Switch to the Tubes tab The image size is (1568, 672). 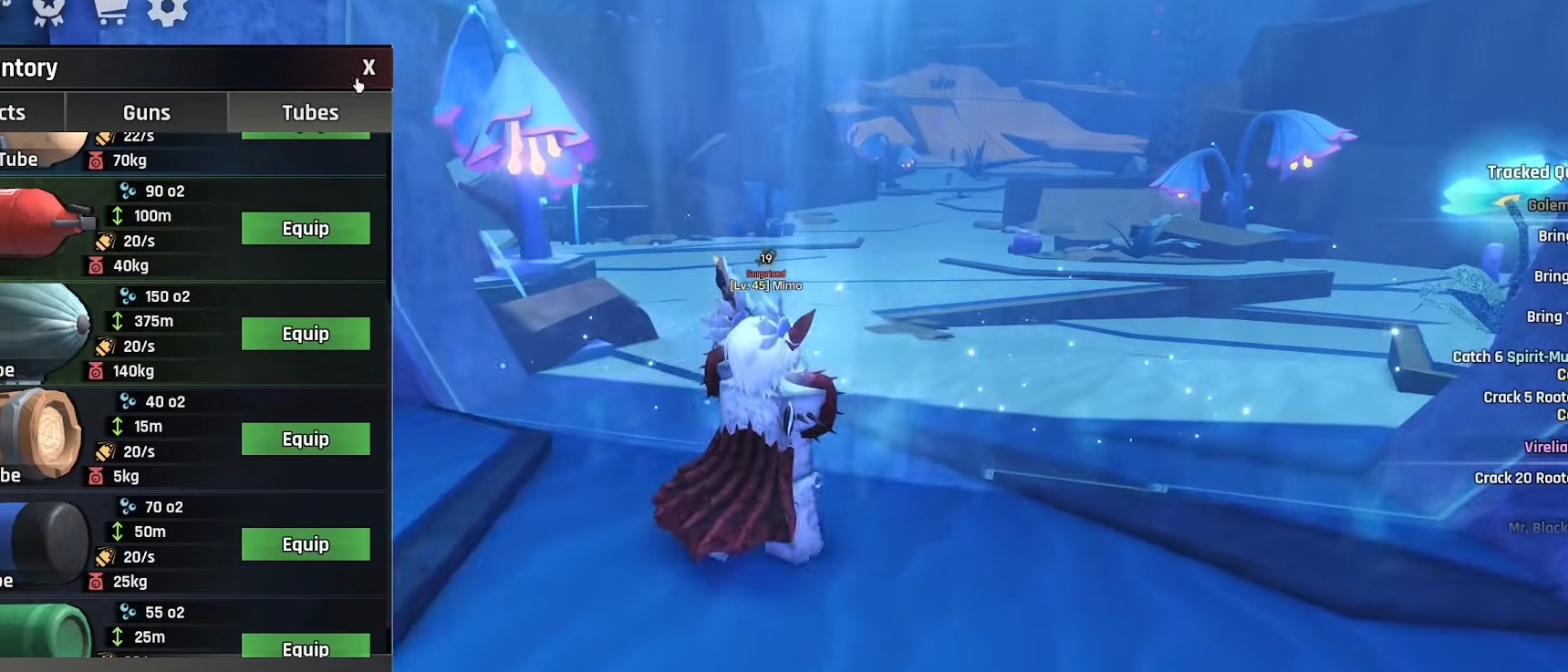pyautogui.click(x=308, y=112)
